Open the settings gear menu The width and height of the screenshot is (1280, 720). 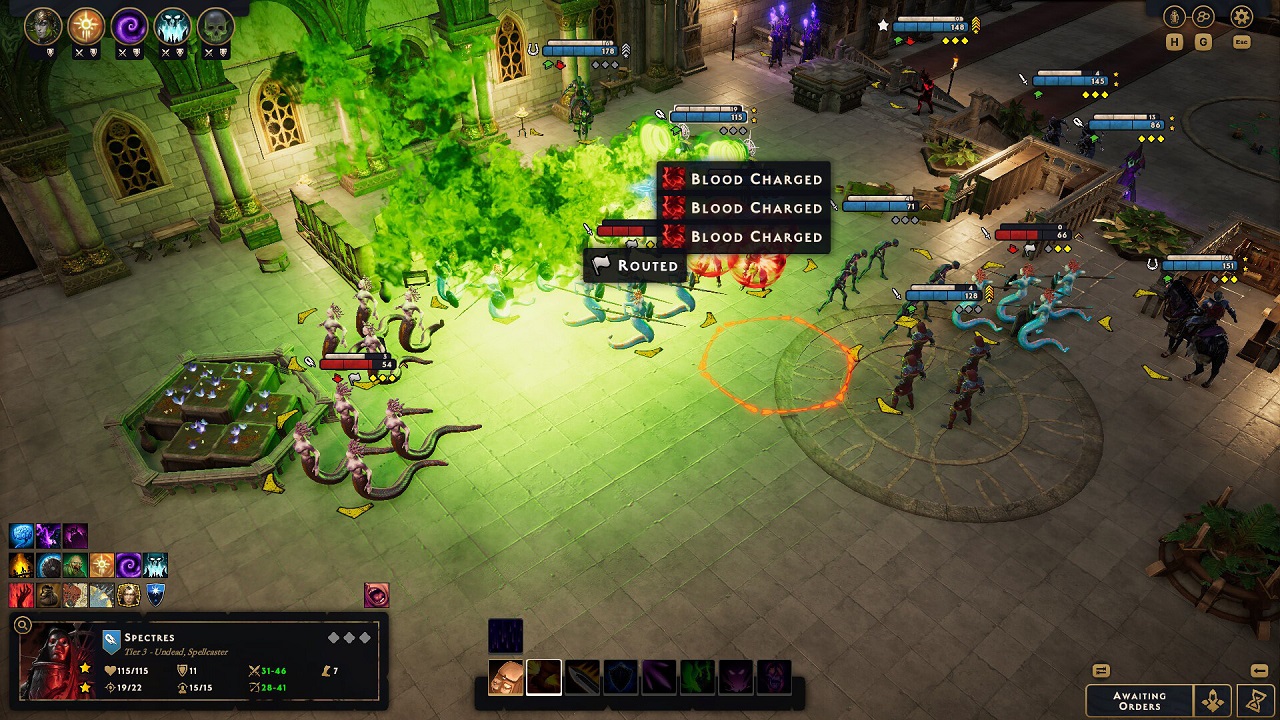[1240, 16]
